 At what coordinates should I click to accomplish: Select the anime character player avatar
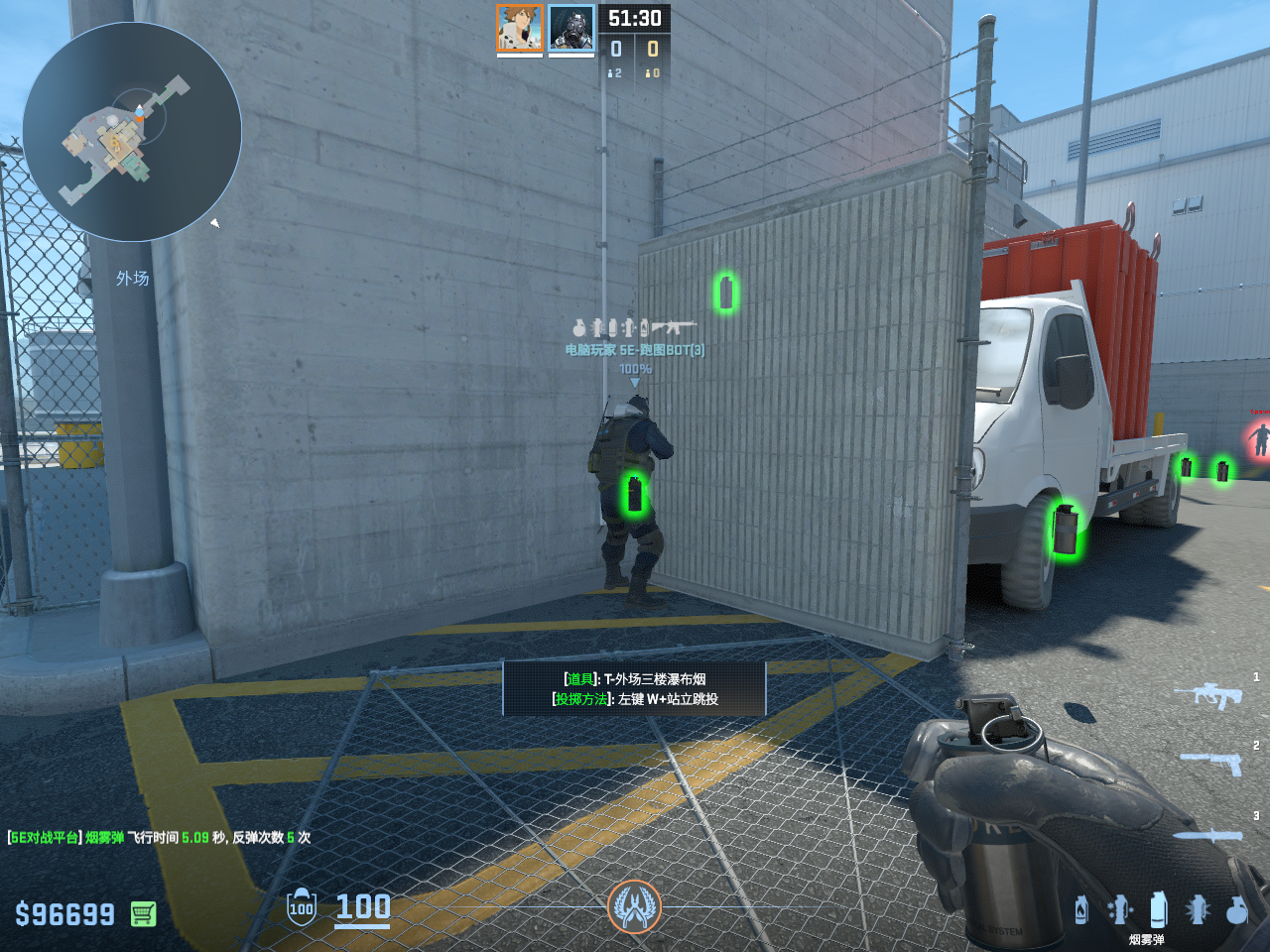(519, 28)
